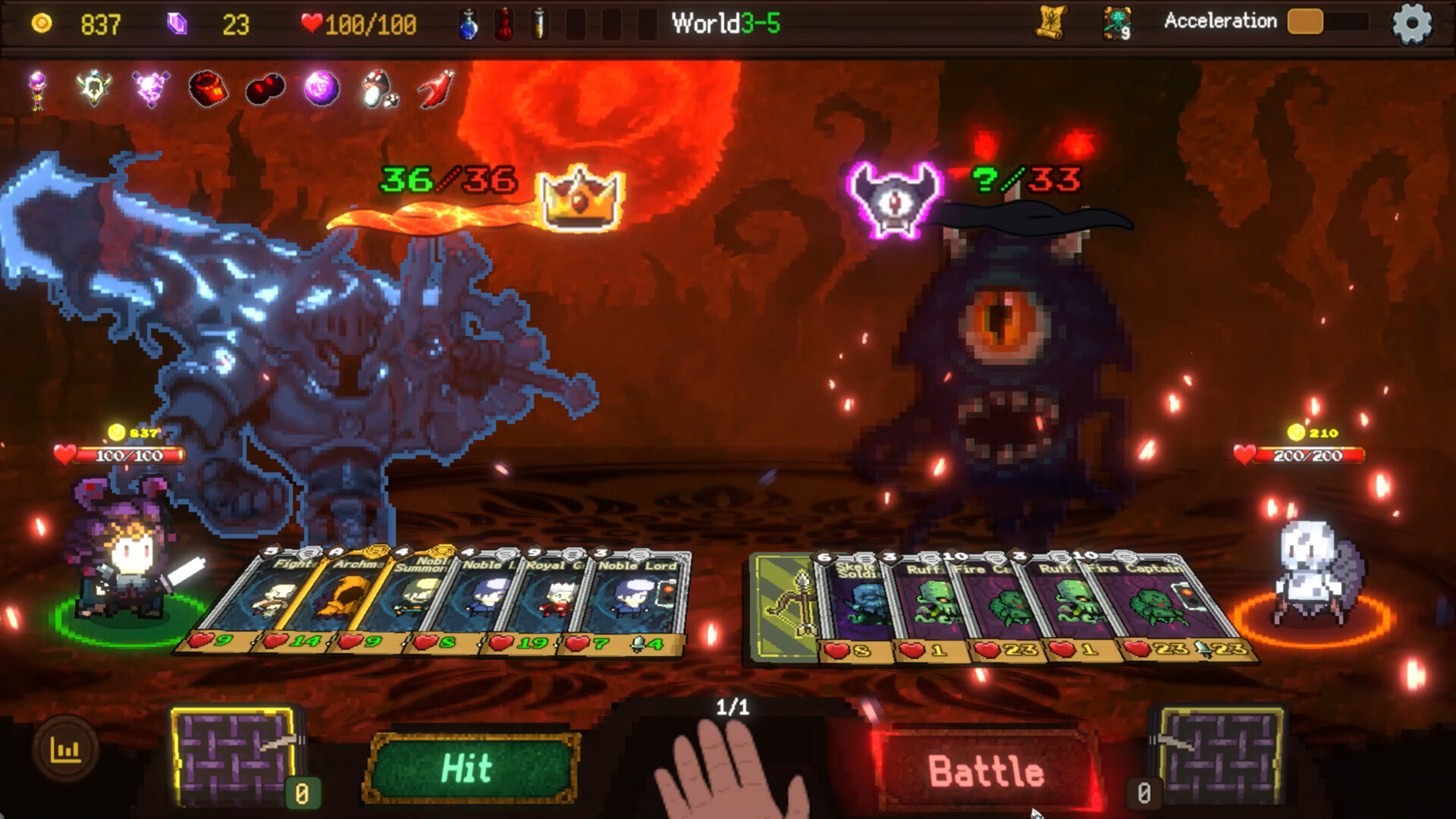Image resolution: width=1456 pixels, height=819 pixels.
Task: Select the red potion in top bar
Action: click(505, 24)
